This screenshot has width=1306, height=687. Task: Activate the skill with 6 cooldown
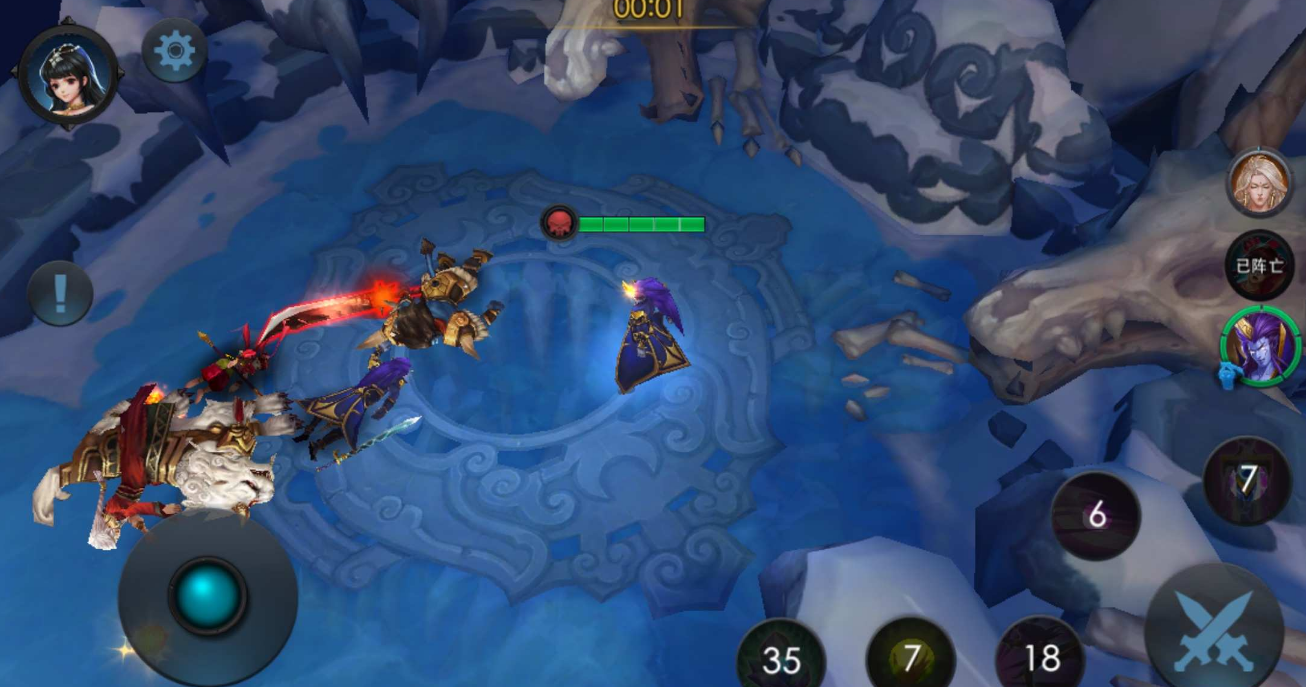(1096, 516)
